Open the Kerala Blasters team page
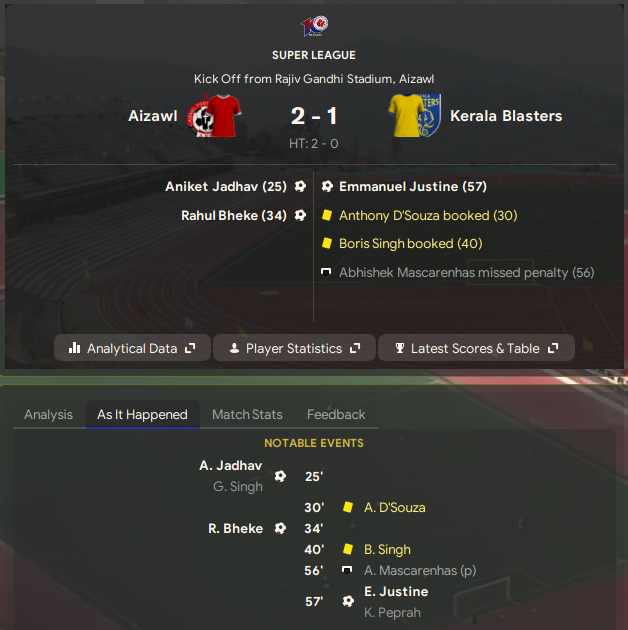 (x=506, y=116)
